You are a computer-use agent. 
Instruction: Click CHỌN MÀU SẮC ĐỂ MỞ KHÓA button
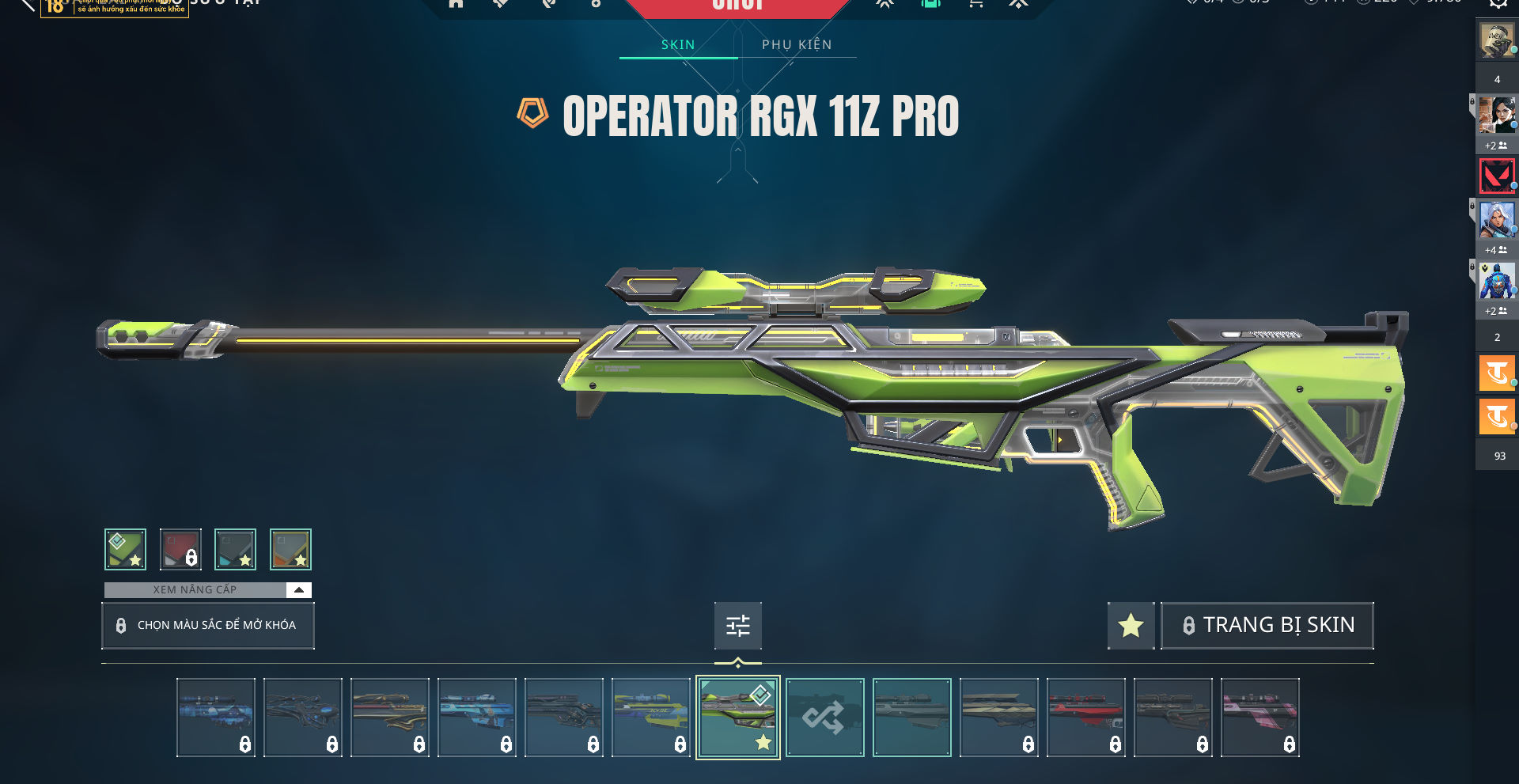[208, 625]
